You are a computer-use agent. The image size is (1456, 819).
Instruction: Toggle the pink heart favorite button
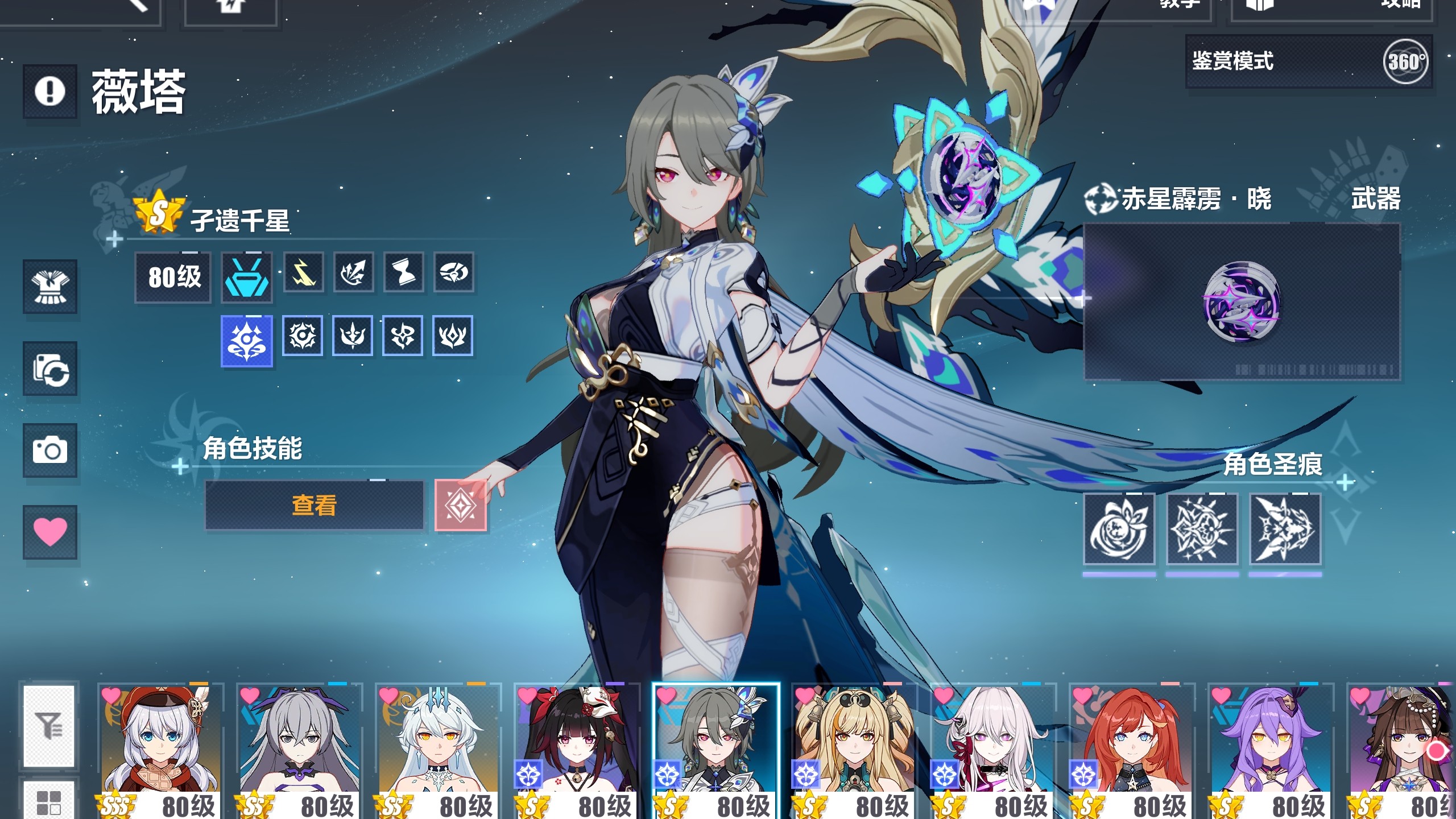click(50, 532)
